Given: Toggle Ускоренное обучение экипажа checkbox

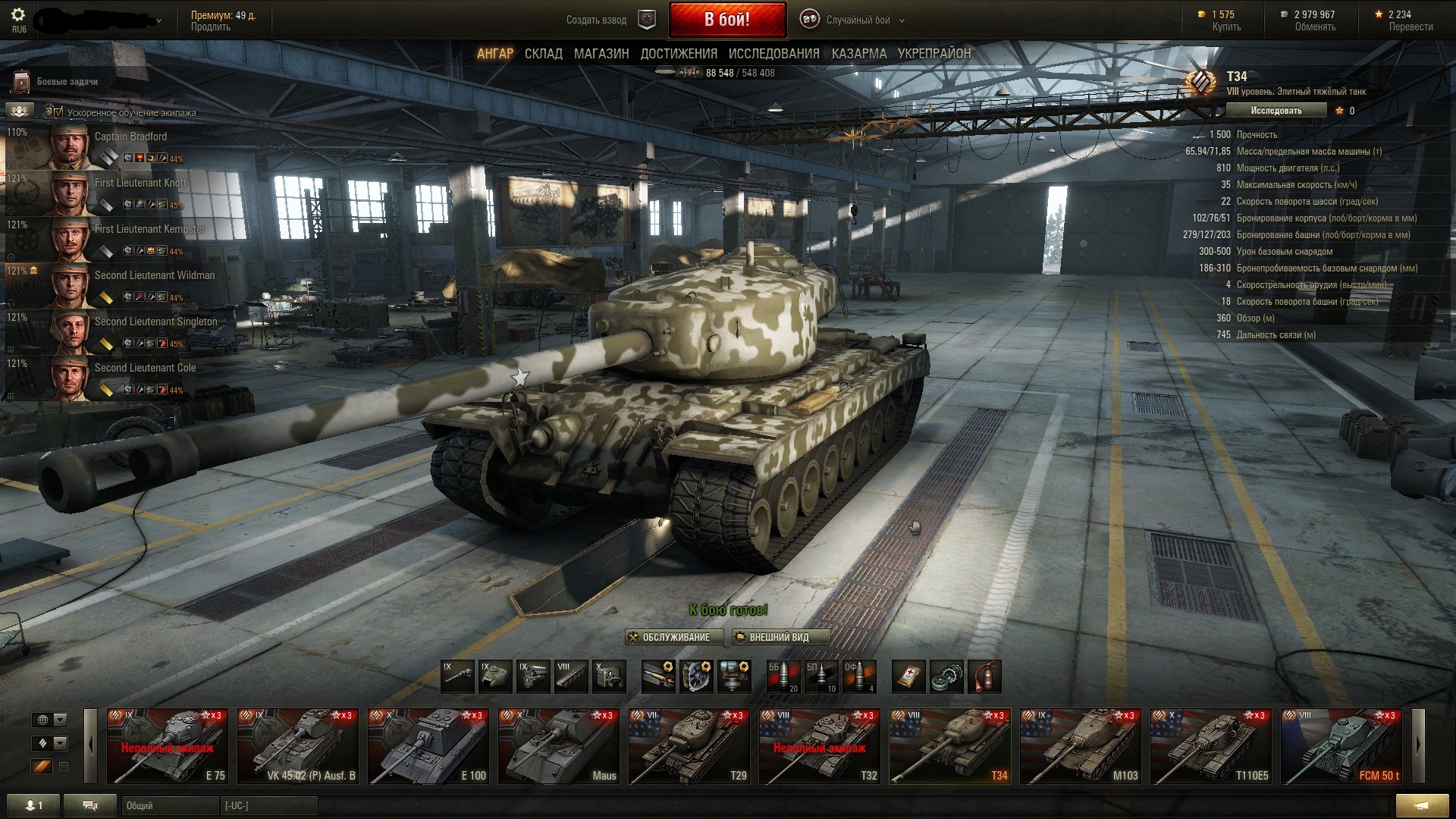Looking at the screenshot, I should tap(58, 112).
